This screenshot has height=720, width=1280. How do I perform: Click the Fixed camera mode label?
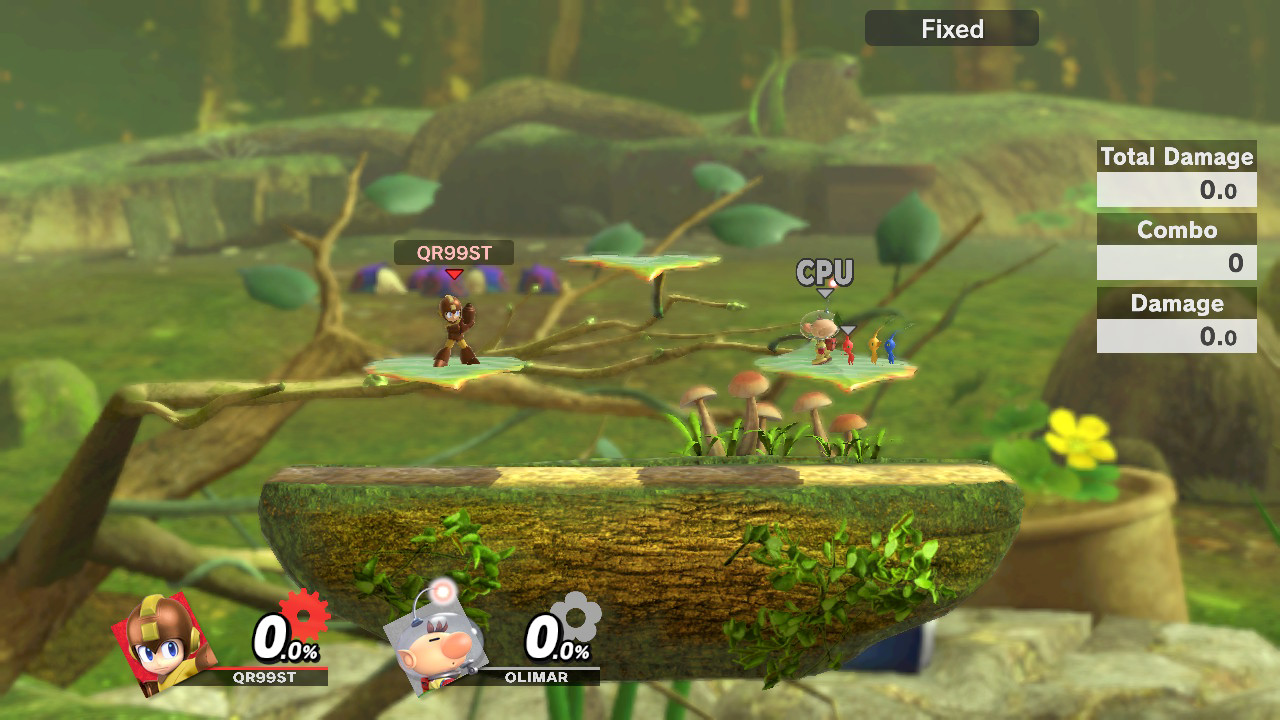coord(951,29)
